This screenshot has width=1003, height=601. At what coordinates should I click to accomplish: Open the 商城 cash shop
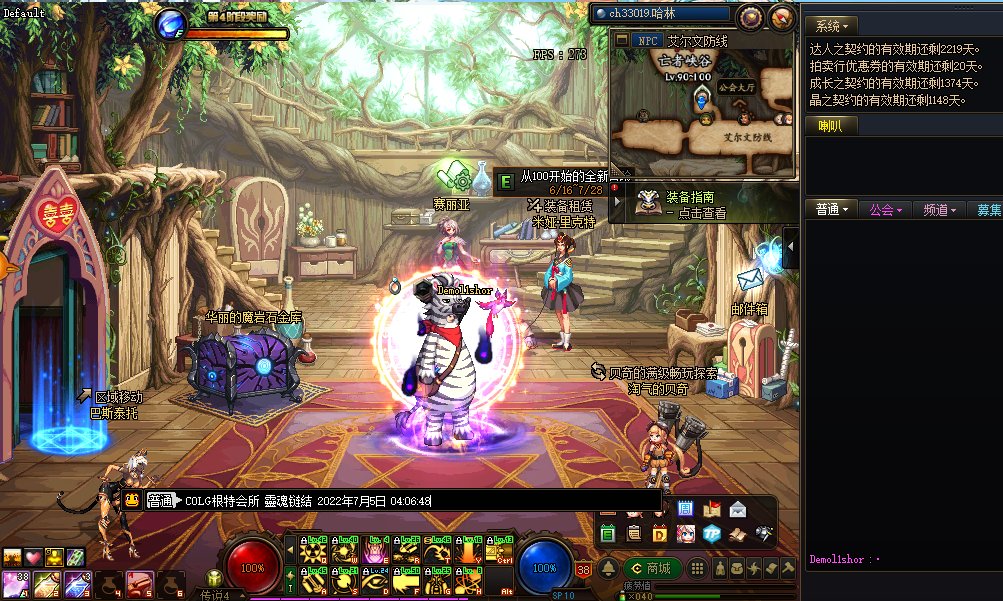[x=651, y=568]
